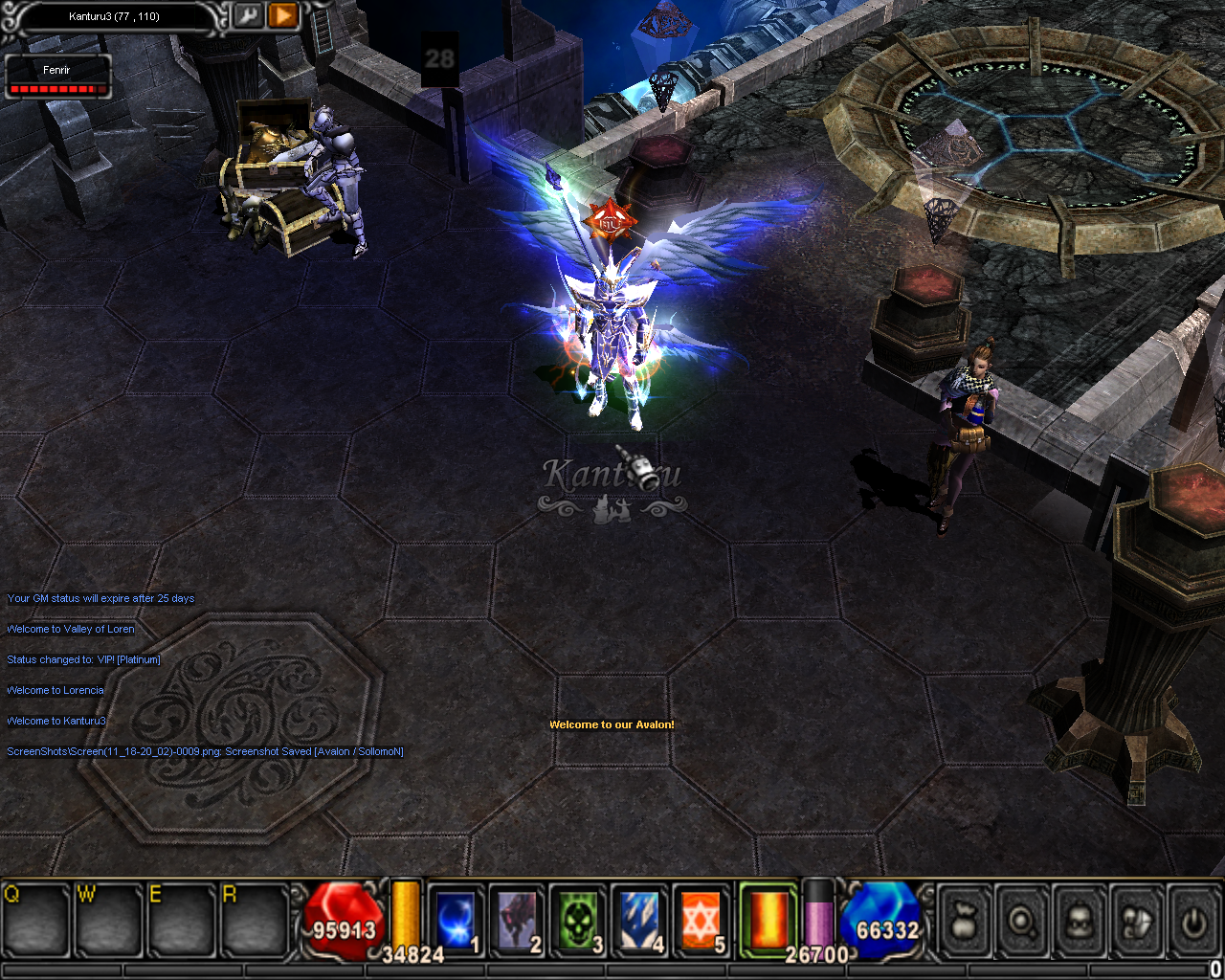The image size is (1225, 980).
Task: Open the magnifying glass menu button
Action: tap(1022, 922)
